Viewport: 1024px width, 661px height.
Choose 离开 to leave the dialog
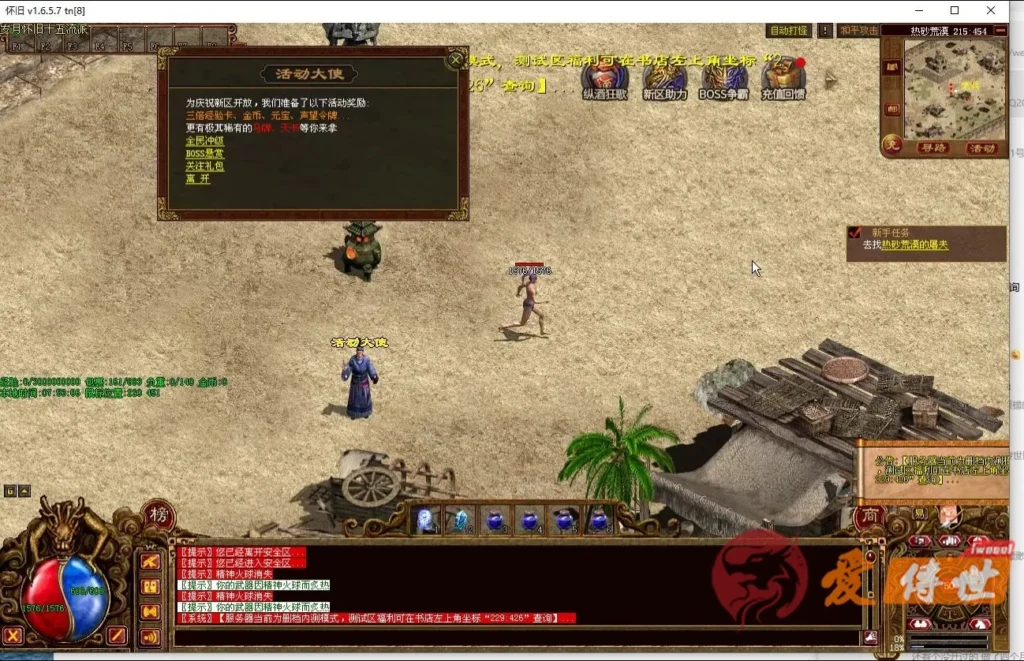point(197,179)
